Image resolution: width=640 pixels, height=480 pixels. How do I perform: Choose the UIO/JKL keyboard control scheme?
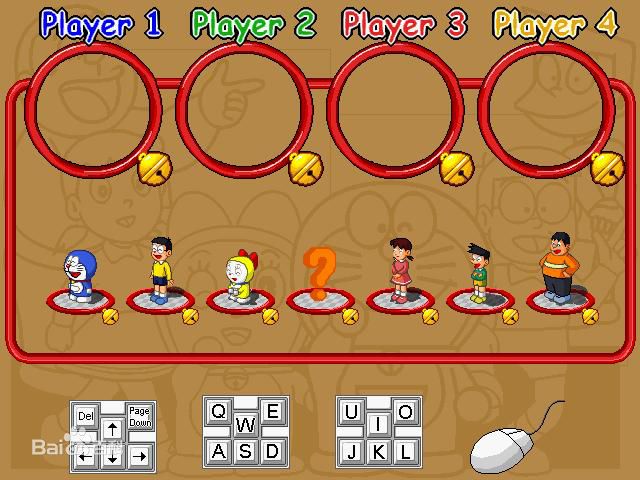[378, 432]
